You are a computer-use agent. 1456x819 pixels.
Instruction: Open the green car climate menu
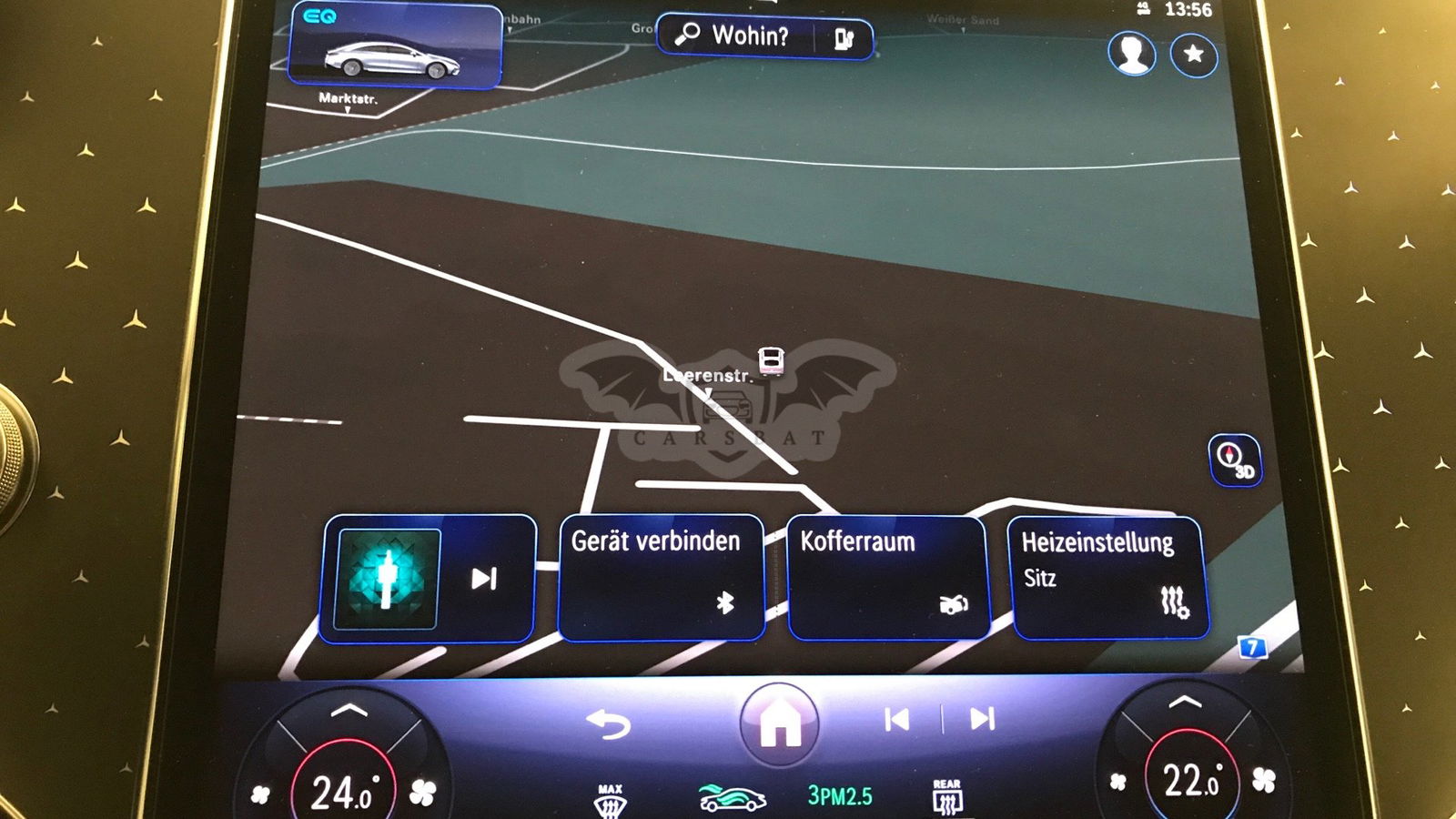731,797
